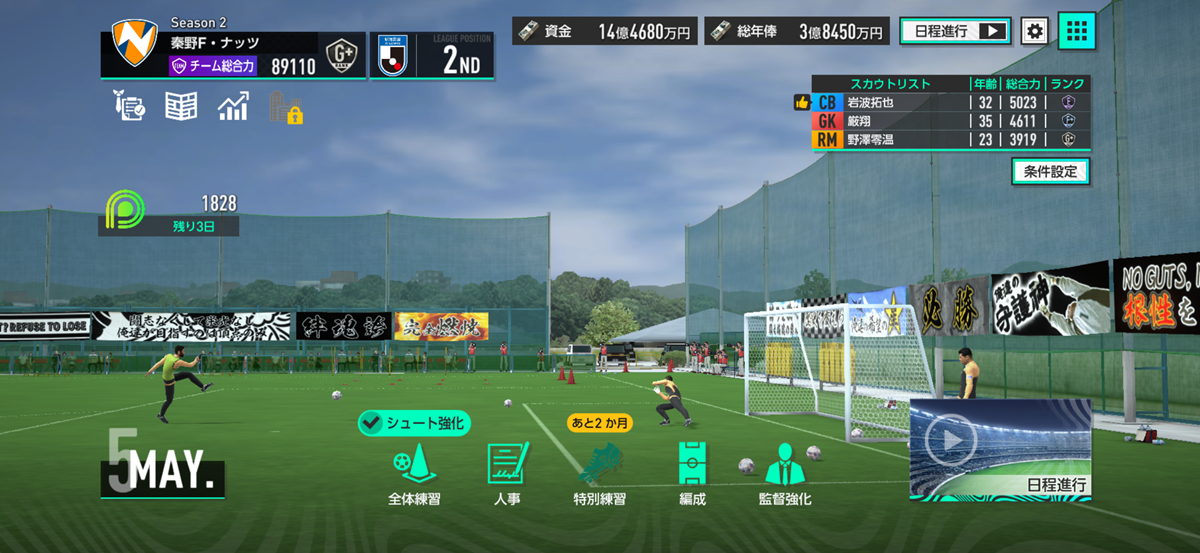This screenshot has height=553, width=1200.
Task: Open settings via the gear icon
Action: (1035, 31)
